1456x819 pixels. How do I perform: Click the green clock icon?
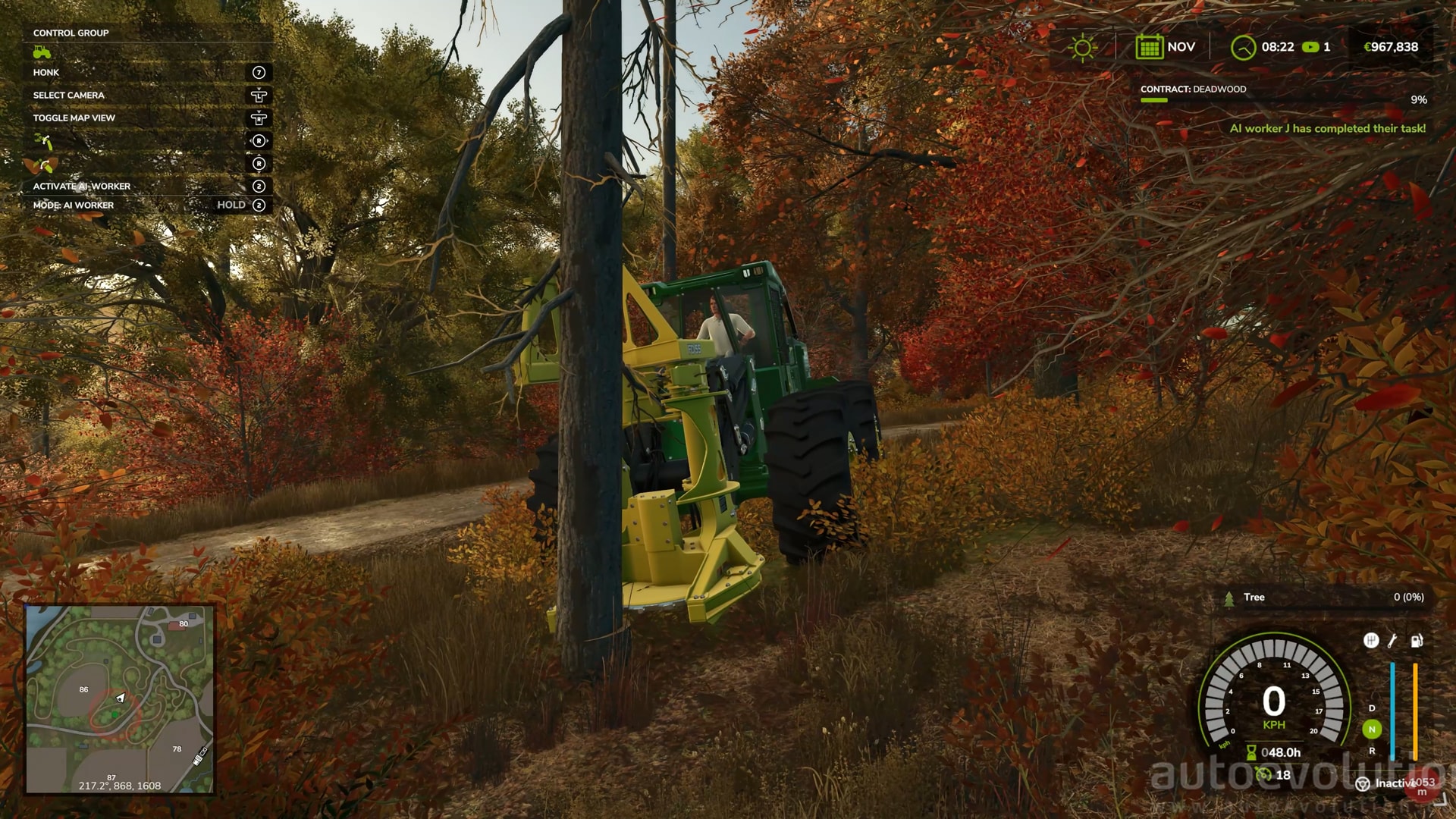point(1243,48)
